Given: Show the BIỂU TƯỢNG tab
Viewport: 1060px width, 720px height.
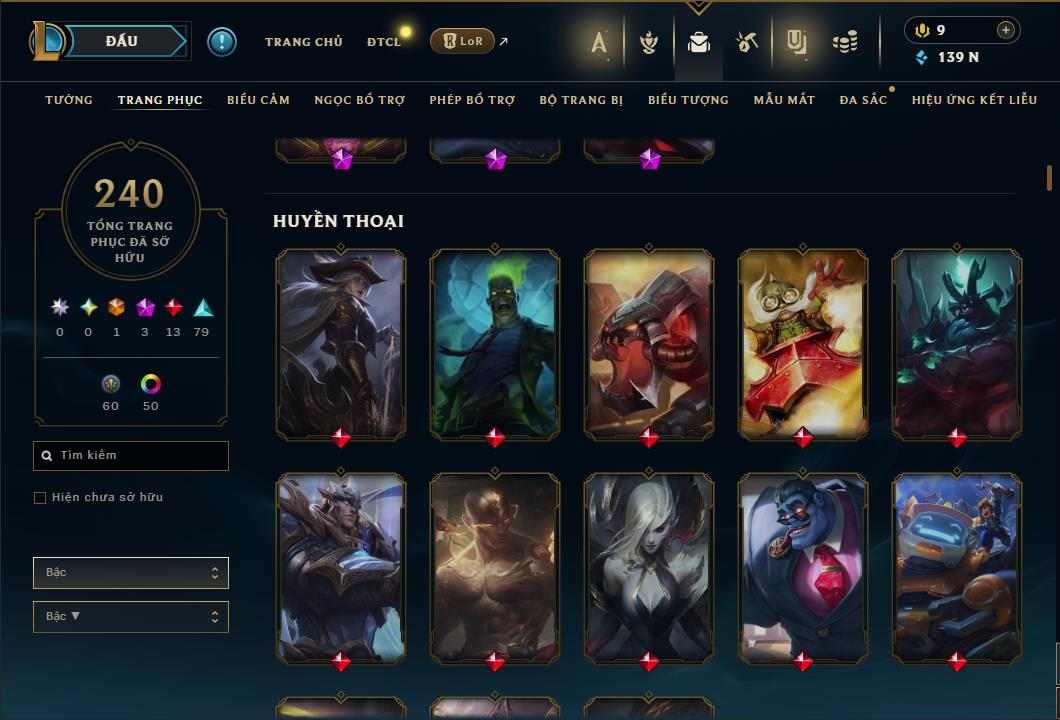Looking at the screenshot, I should click(688, 100).
